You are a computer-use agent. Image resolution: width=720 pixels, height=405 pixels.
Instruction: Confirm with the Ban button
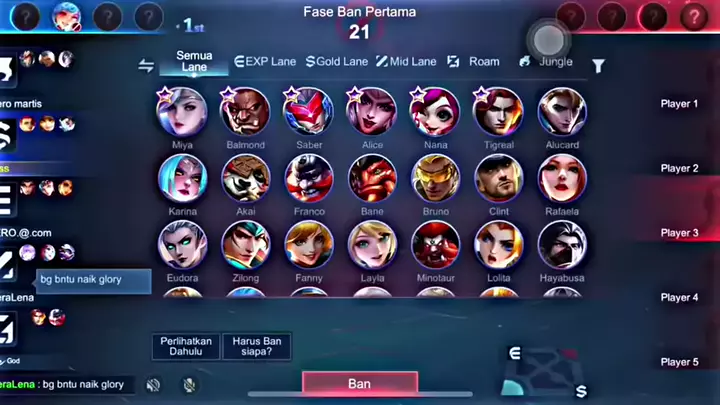click(360, 383)
